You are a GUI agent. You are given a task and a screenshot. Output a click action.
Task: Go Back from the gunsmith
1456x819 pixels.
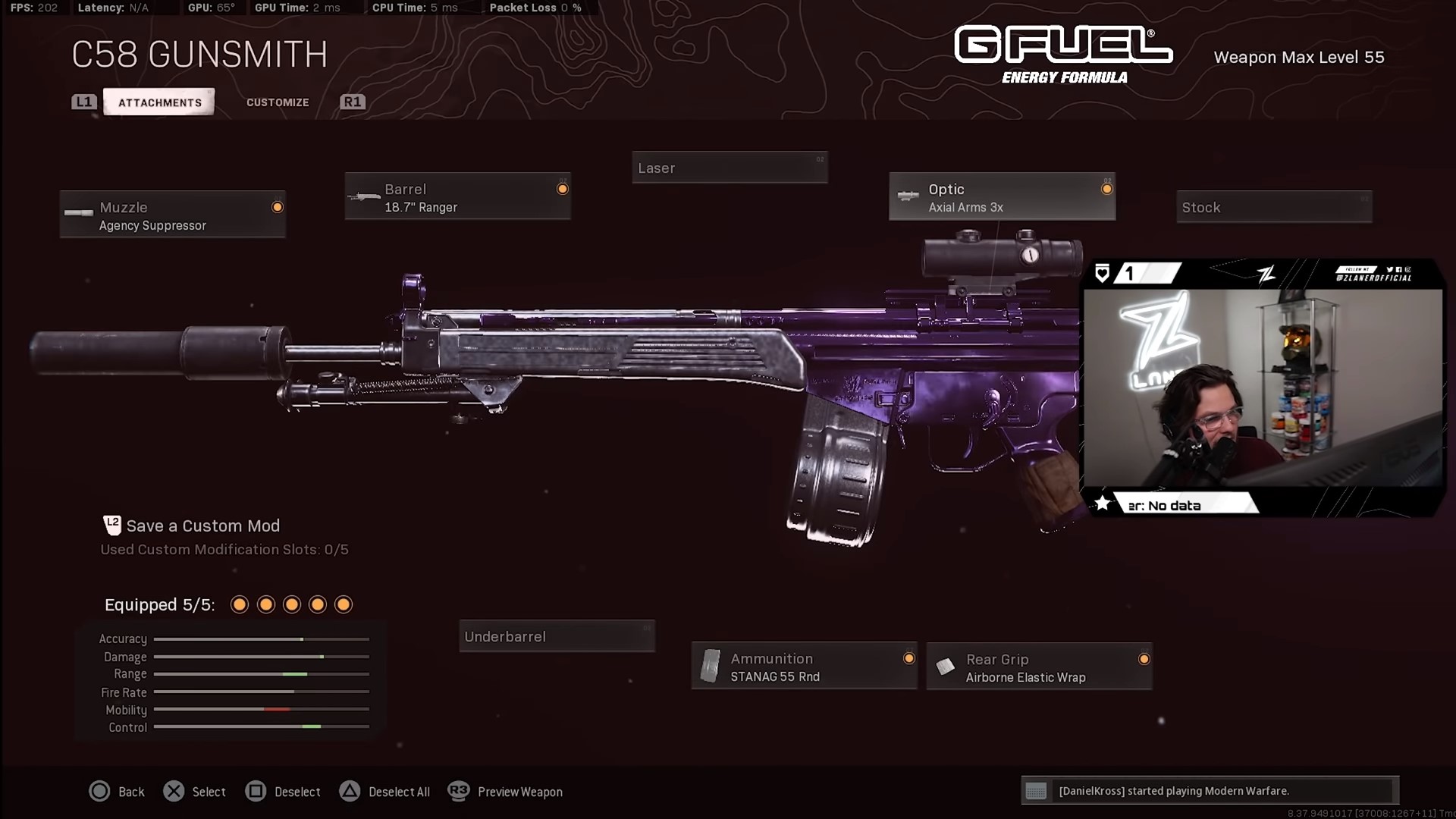(117, 792)
